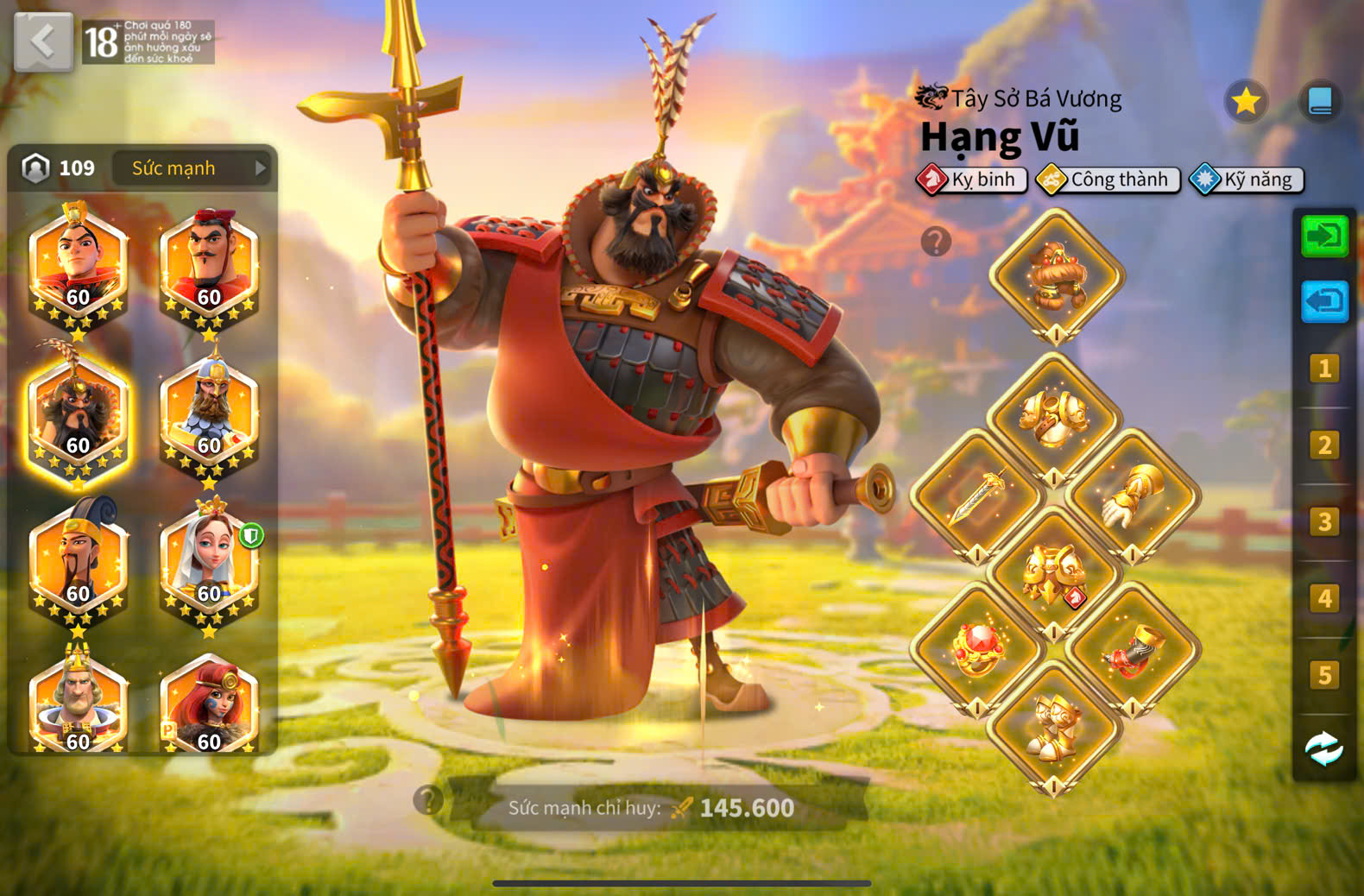The image size is (1364, 896).
Task: Click the blue return arrow button
Action: [x=1324, y=302]
